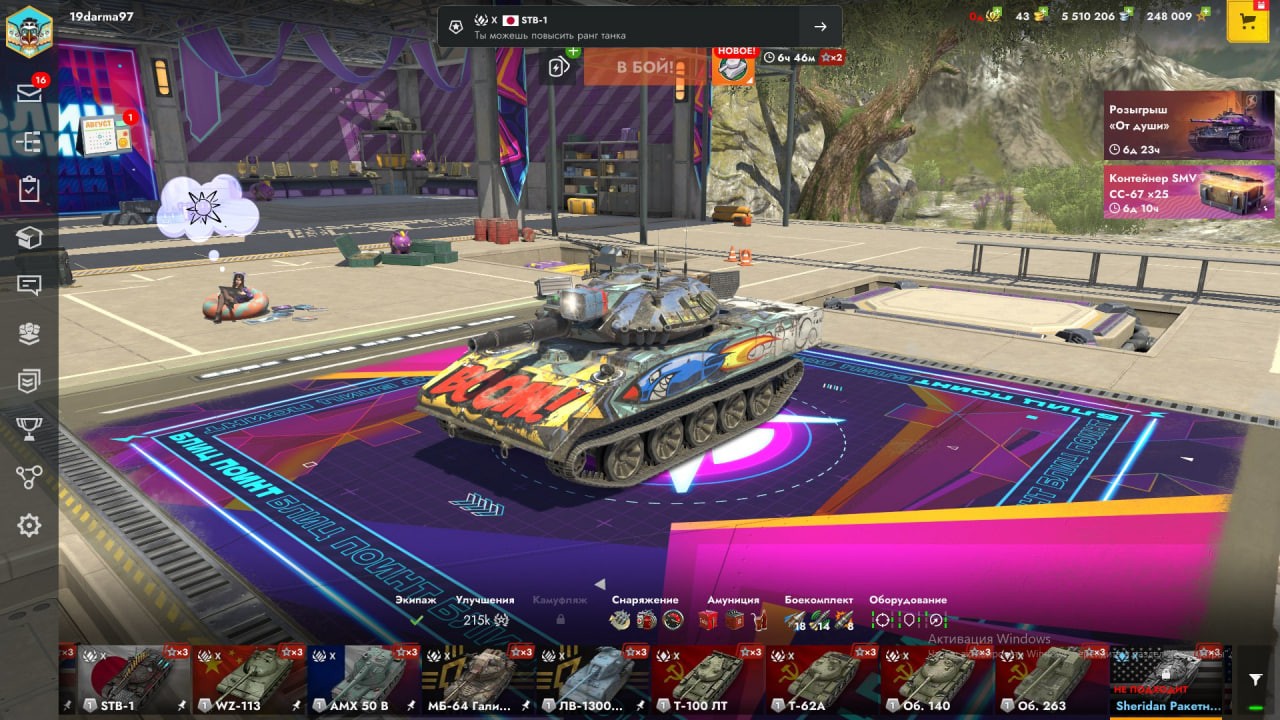Open the chat messages sidebar icon

(29, 285)
